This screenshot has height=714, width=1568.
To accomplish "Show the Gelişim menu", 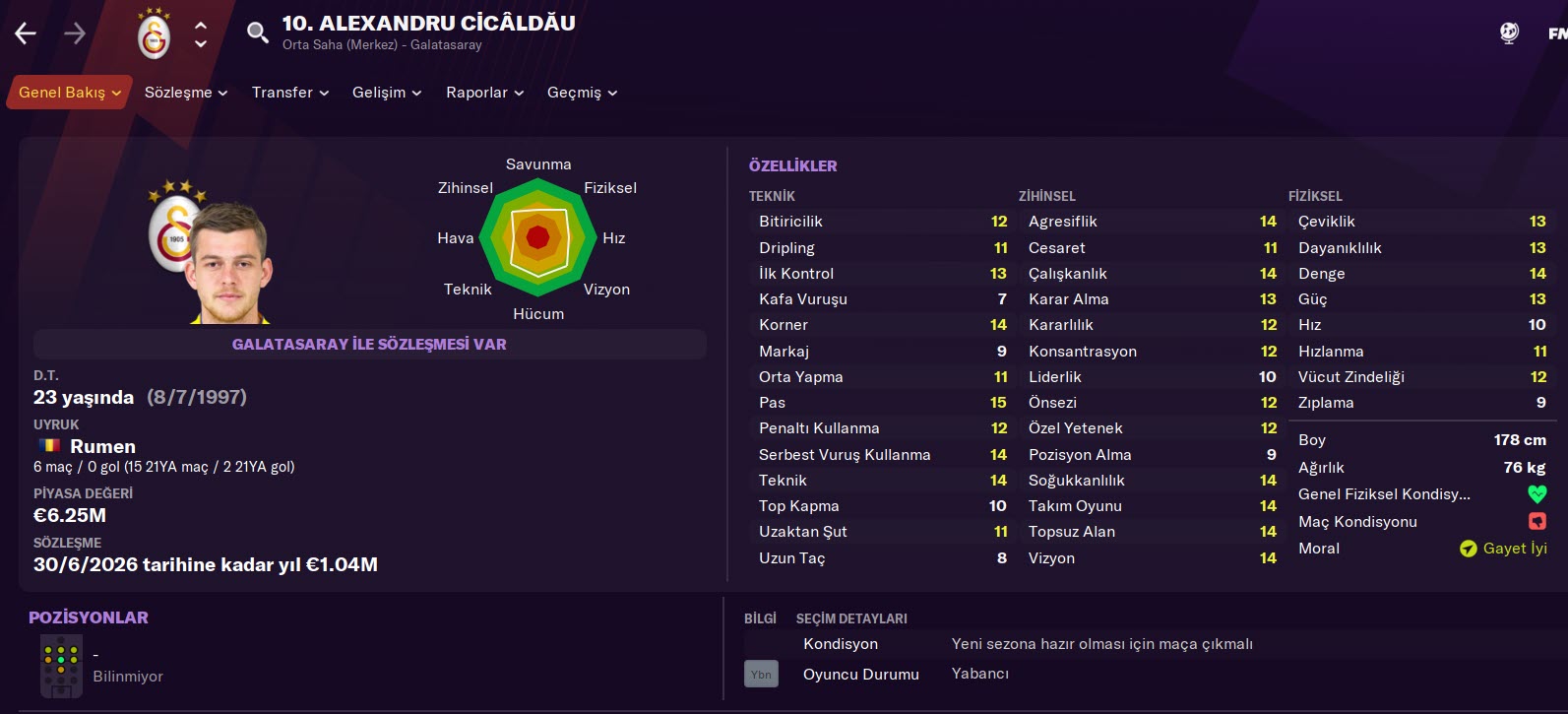I will pos(386,93).
